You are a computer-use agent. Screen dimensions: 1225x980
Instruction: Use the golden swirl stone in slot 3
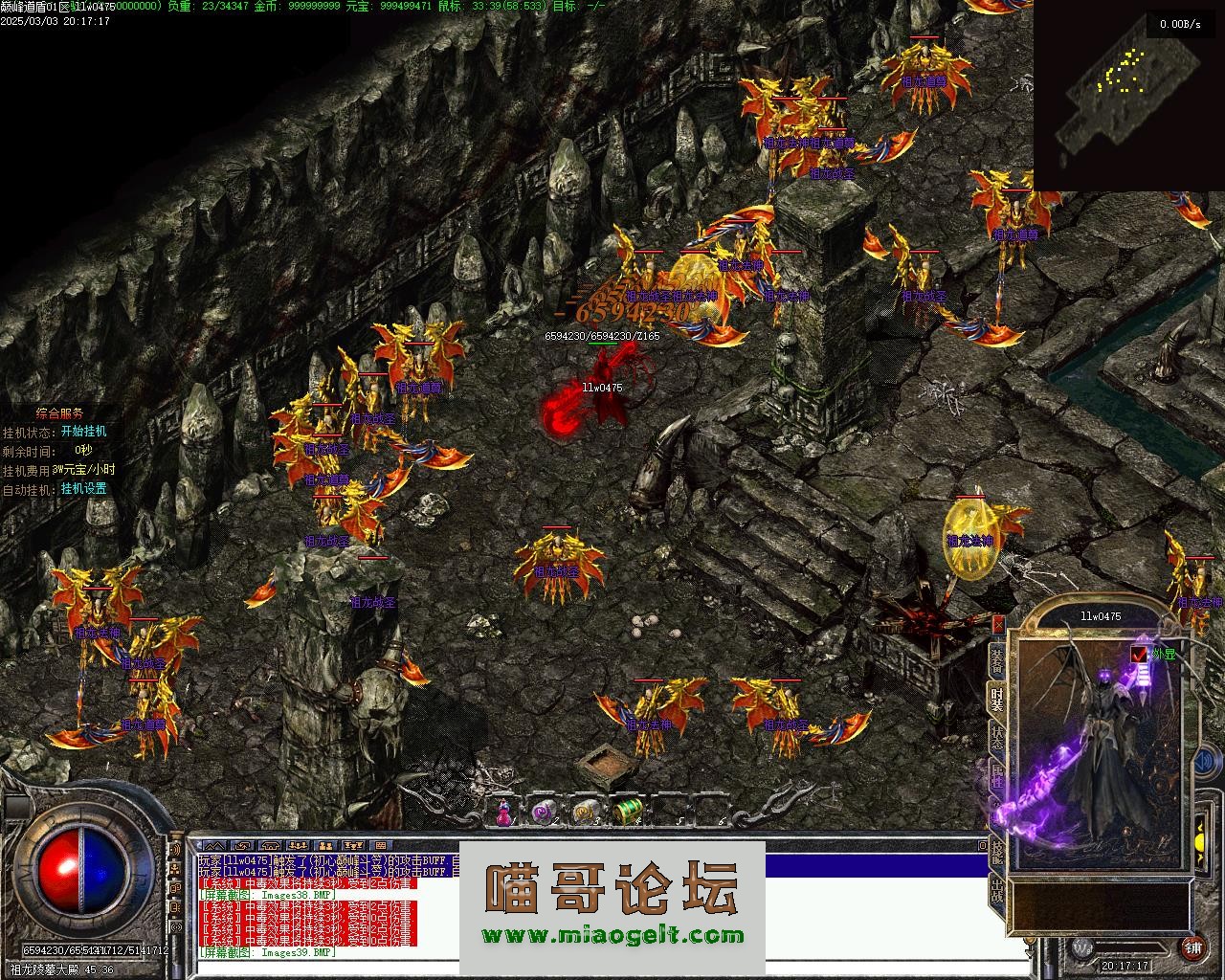[585, 812]
